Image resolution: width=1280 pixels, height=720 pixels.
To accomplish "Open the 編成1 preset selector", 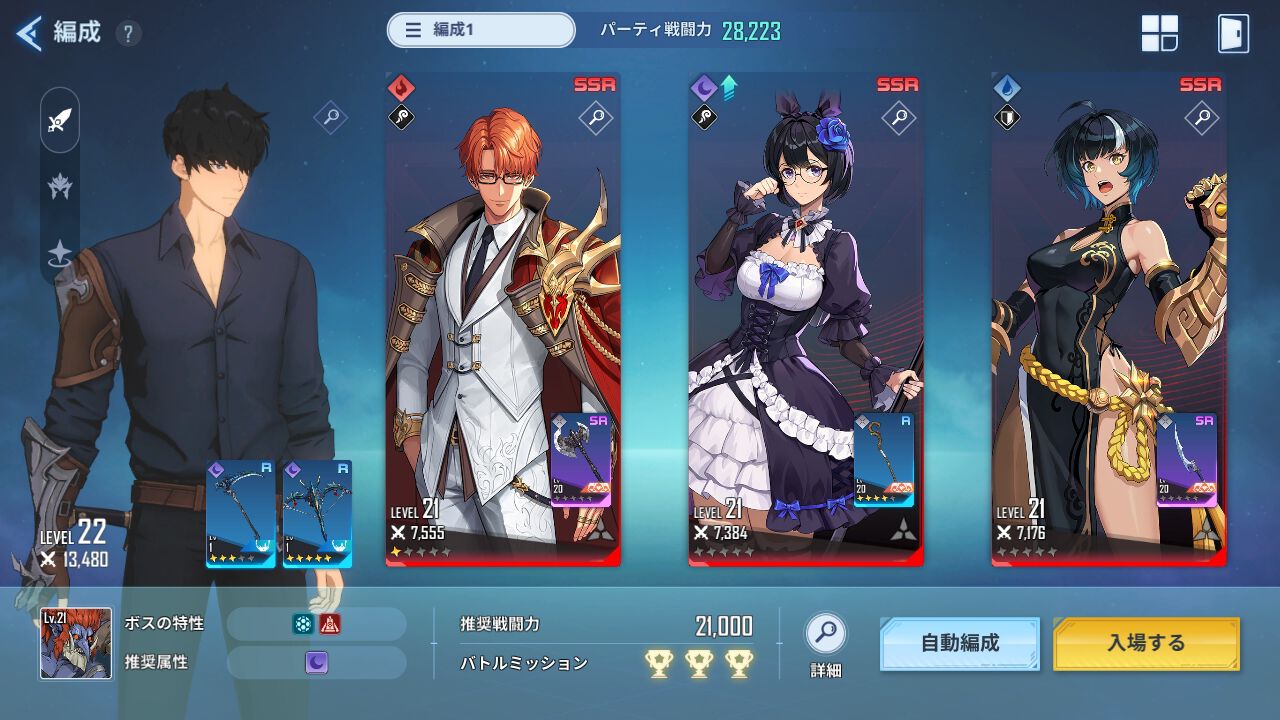I will tap(480, 31).
